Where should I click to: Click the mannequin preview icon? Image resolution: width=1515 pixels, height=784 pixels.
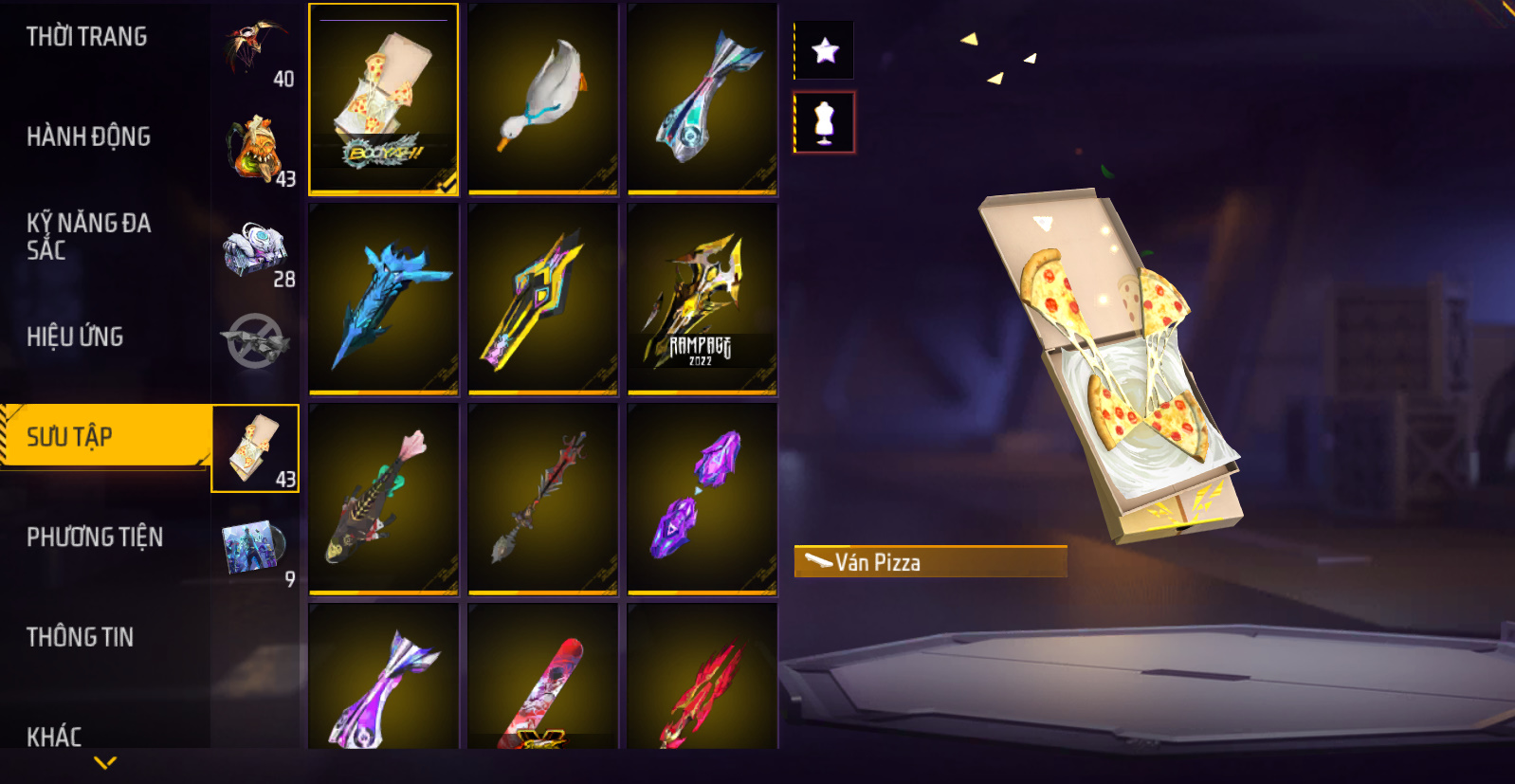825,123
